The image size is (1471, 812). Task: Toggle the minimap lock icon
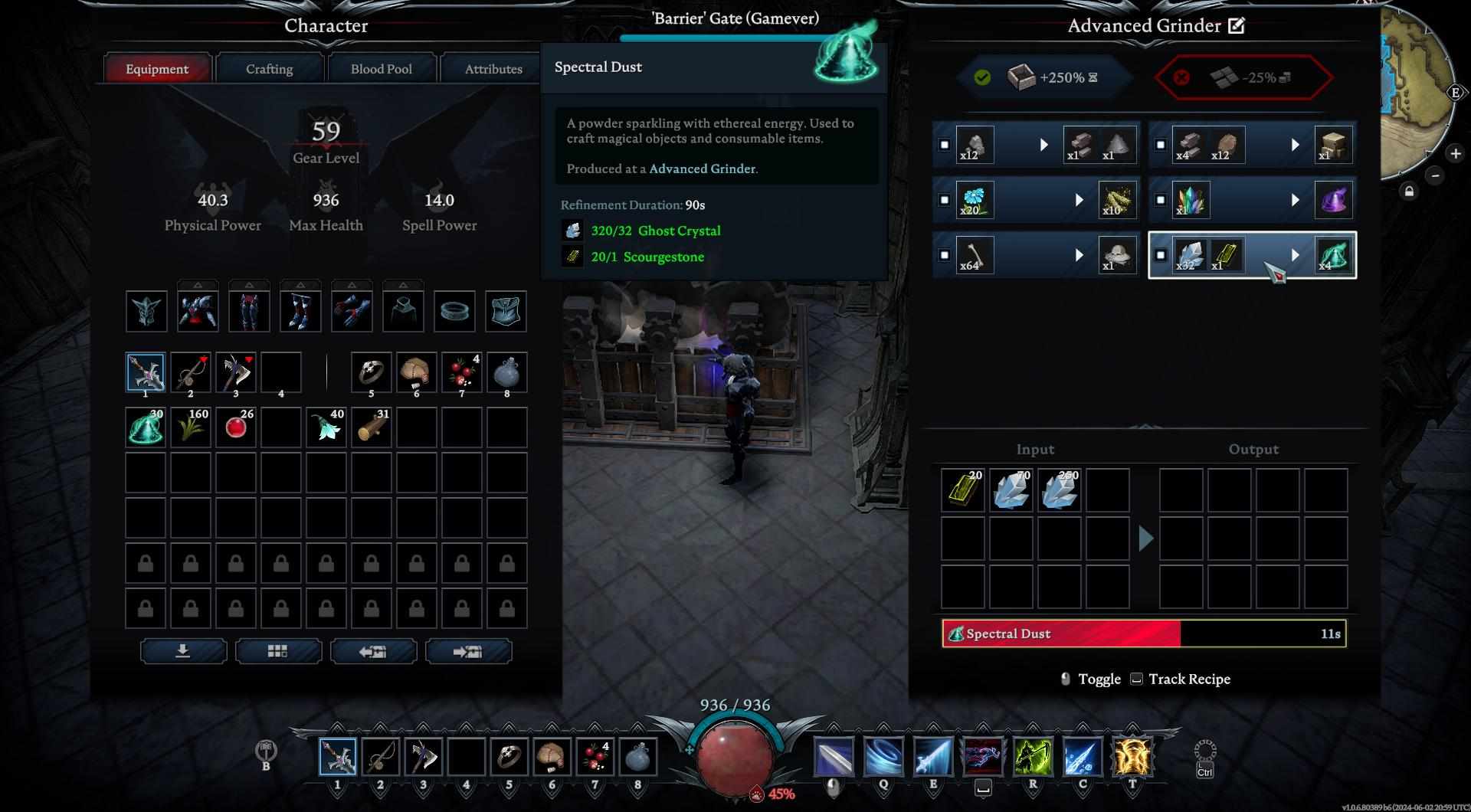pos(1409,192)
